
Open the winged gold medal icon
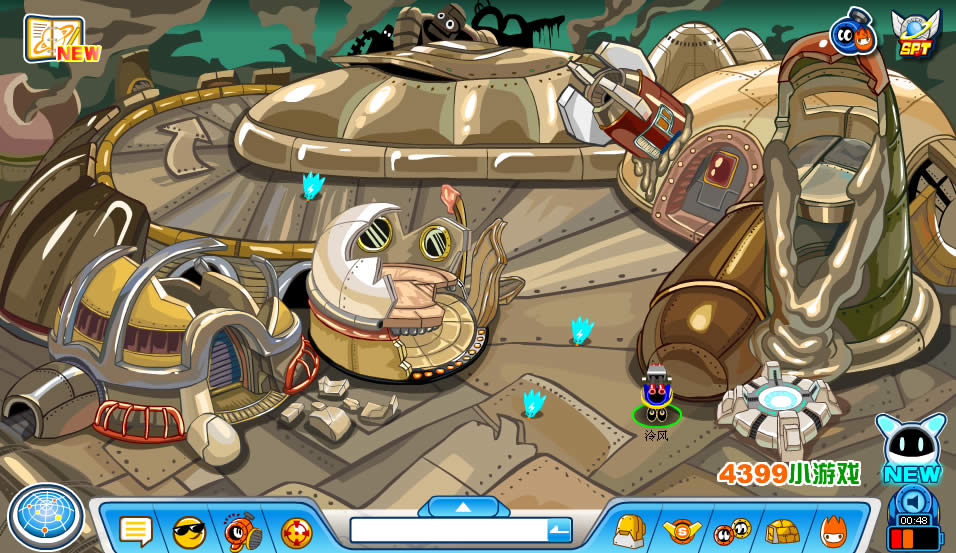pyautogui.click(x=682, y=531)
